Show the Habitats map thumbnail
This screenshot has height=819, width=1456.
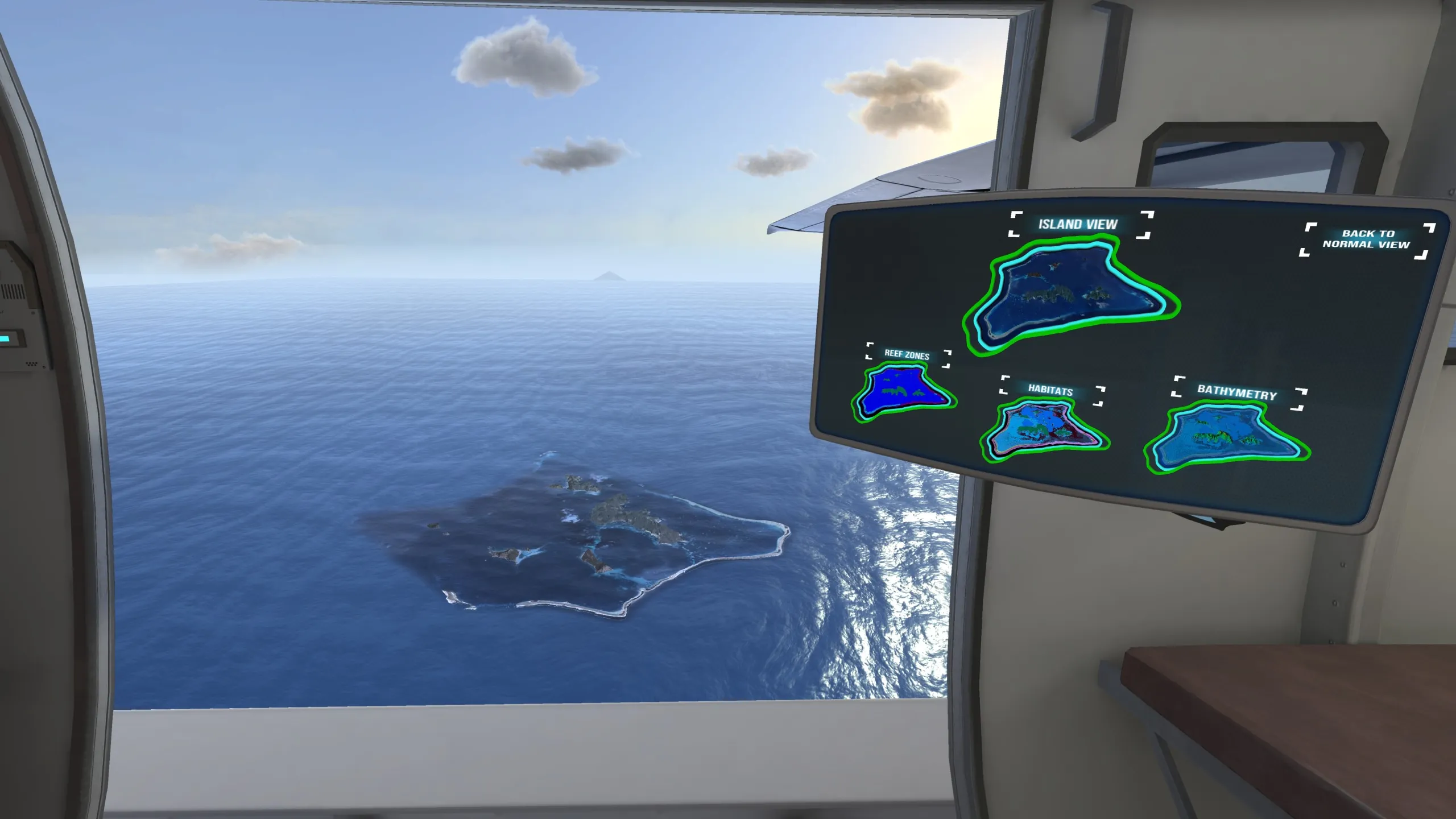tap(1044, 430)
